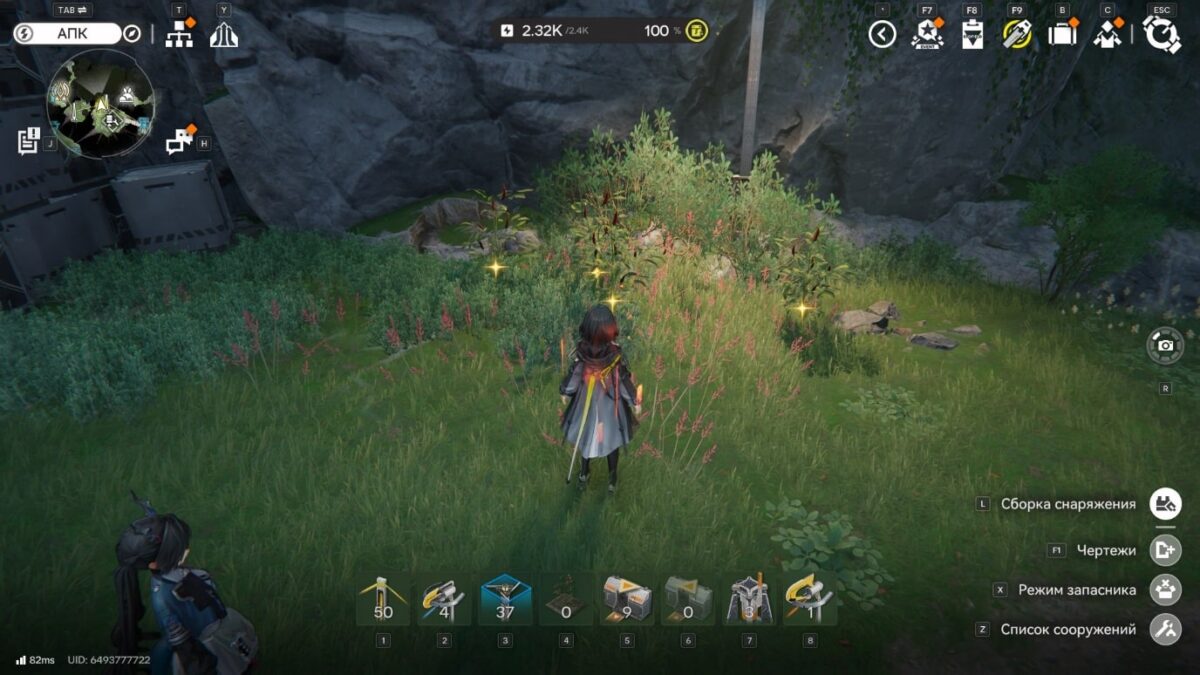Open the Список сооружений list
Viewport: 1200px width, 675px height.
1165,630
